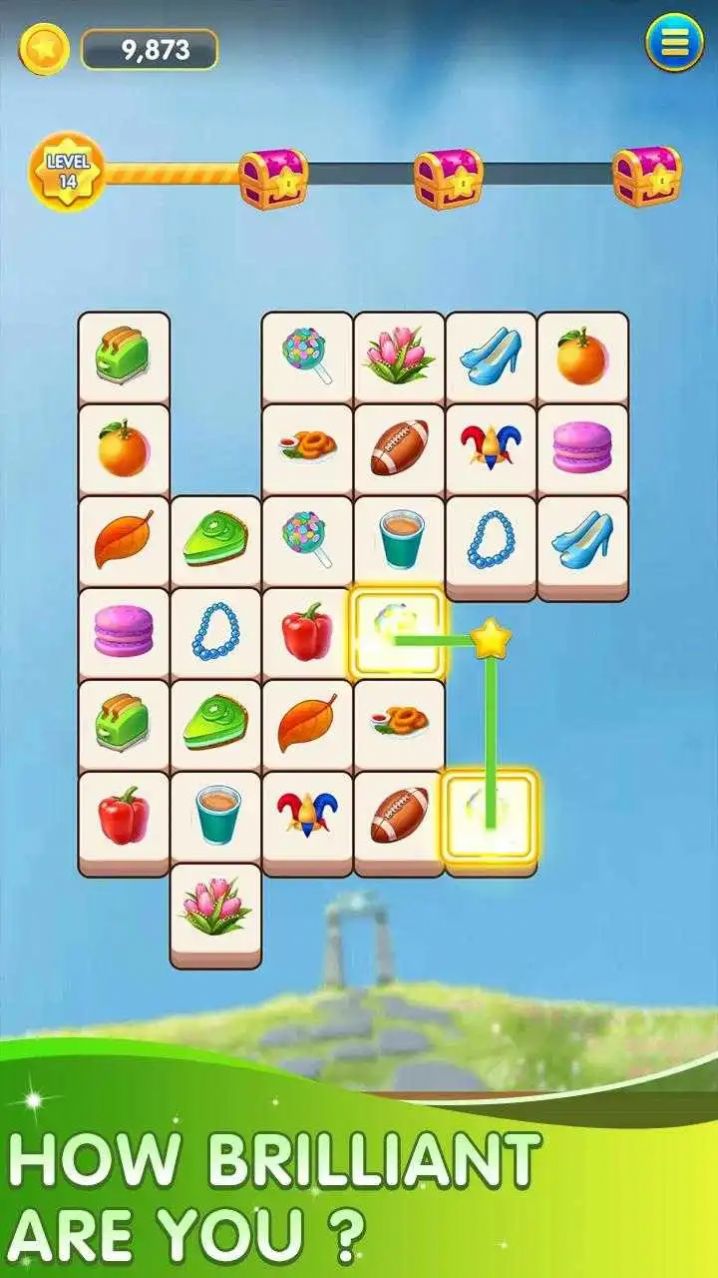This screenshot has width=718, height=1278.
Task: Tap the blue necklace beside the blue heels
Action: coord(491,539)
